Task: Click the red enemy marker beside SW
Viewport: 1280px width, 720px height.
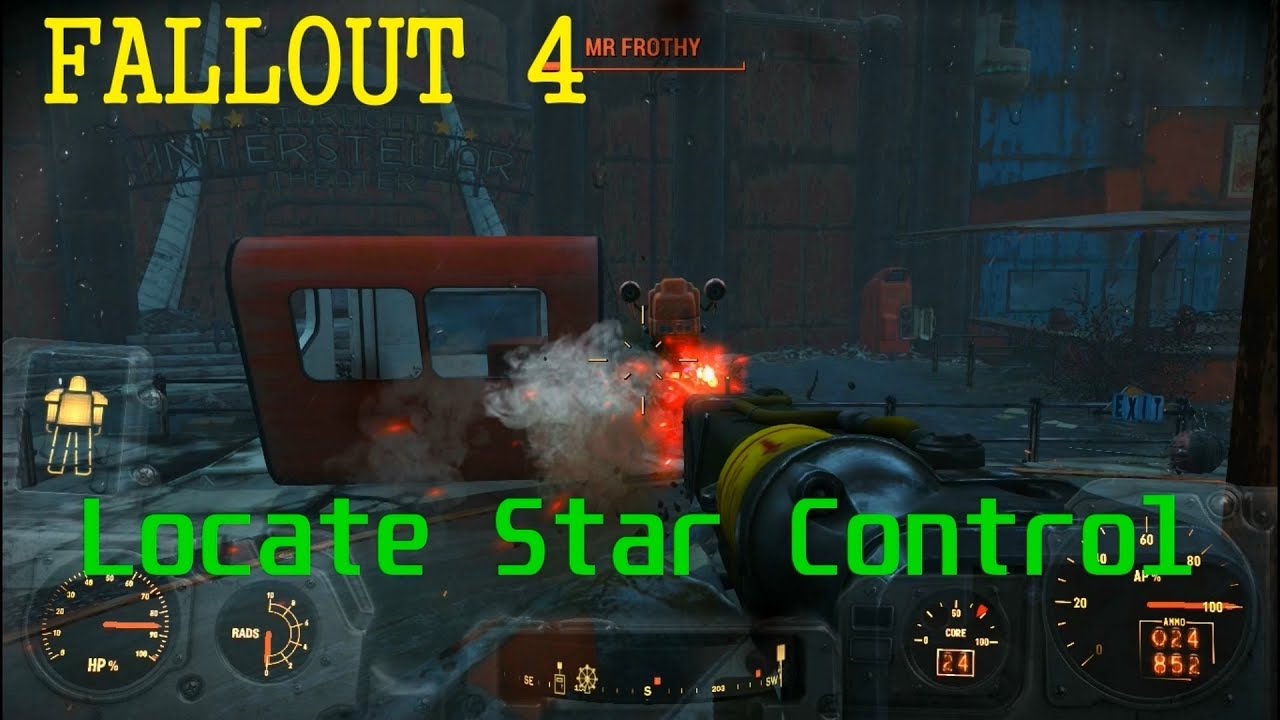Action: click(x=757, y=674)
